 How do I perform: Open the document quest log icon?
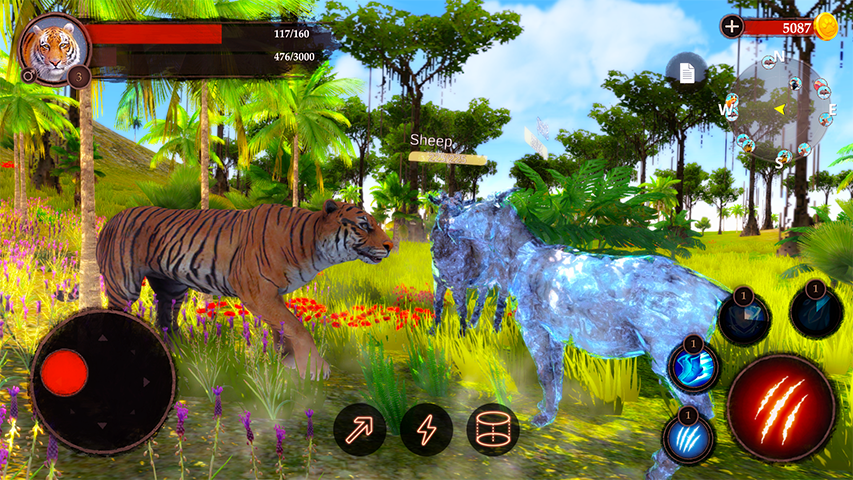point(686,72)
